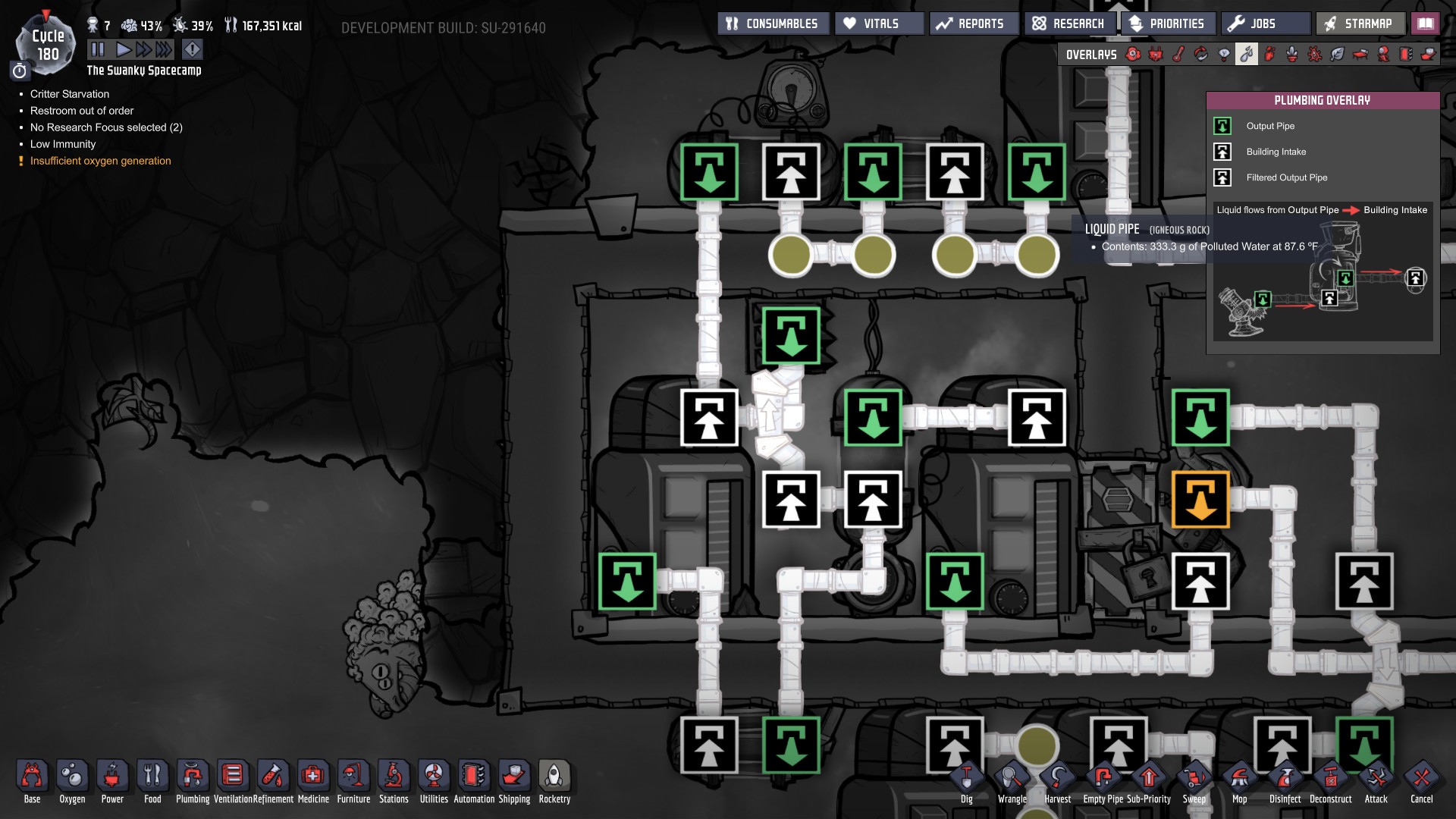
Task: Toggle the Power overlay
Action: (x=1155, y=54)
